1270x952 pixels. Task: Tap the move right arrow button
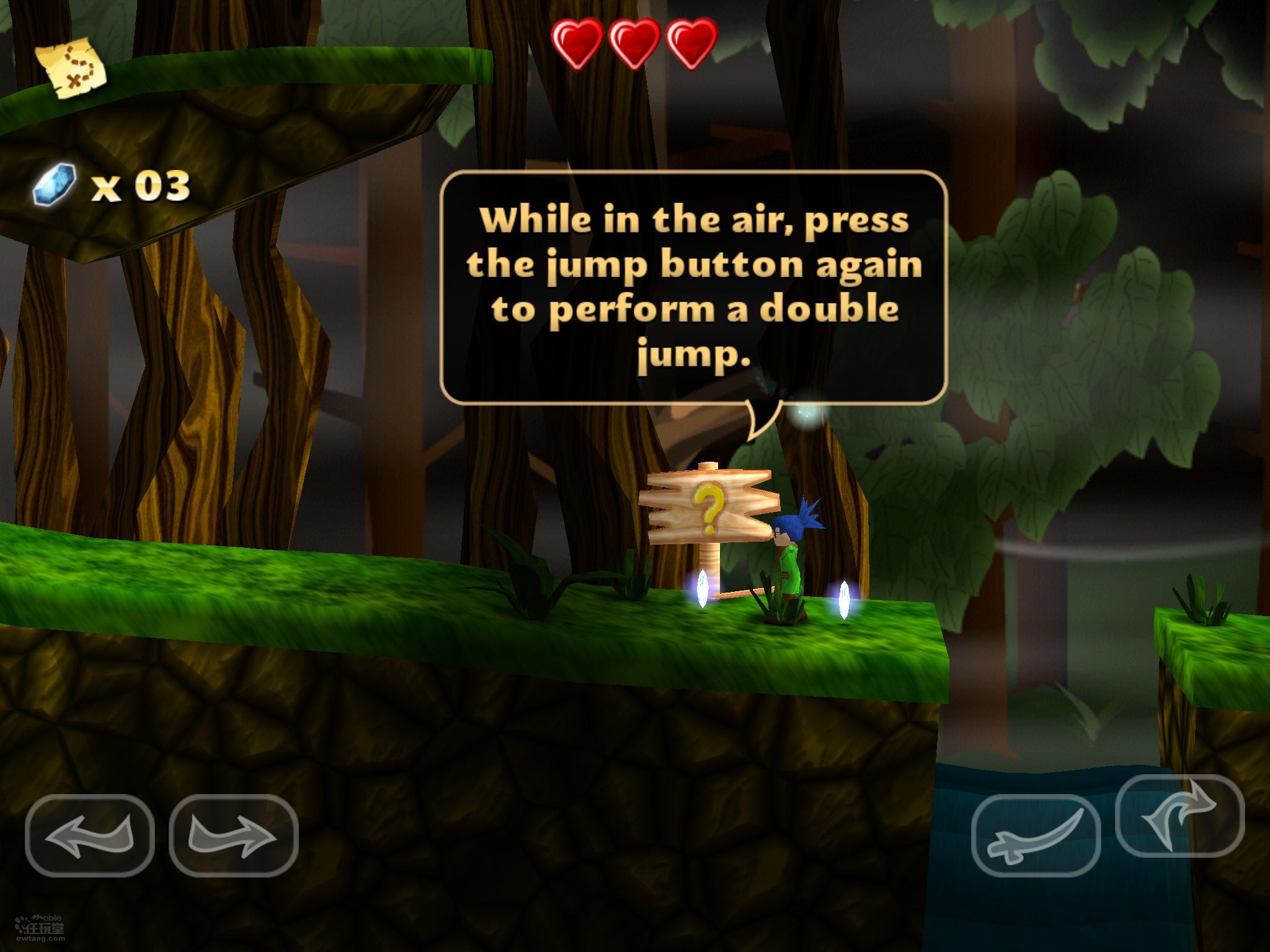coord(233,835)
